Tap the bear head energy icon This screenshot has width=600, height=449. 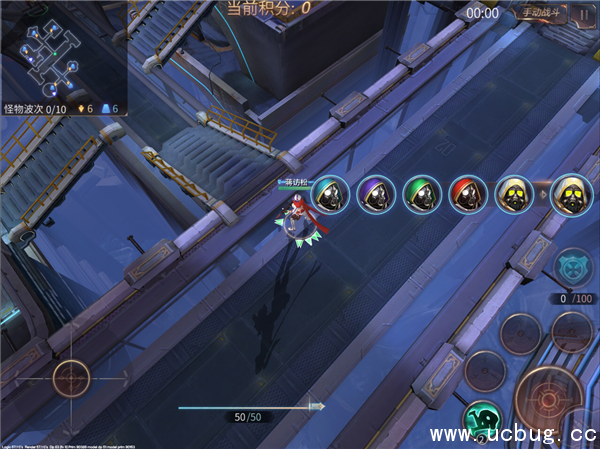point(575,268)
